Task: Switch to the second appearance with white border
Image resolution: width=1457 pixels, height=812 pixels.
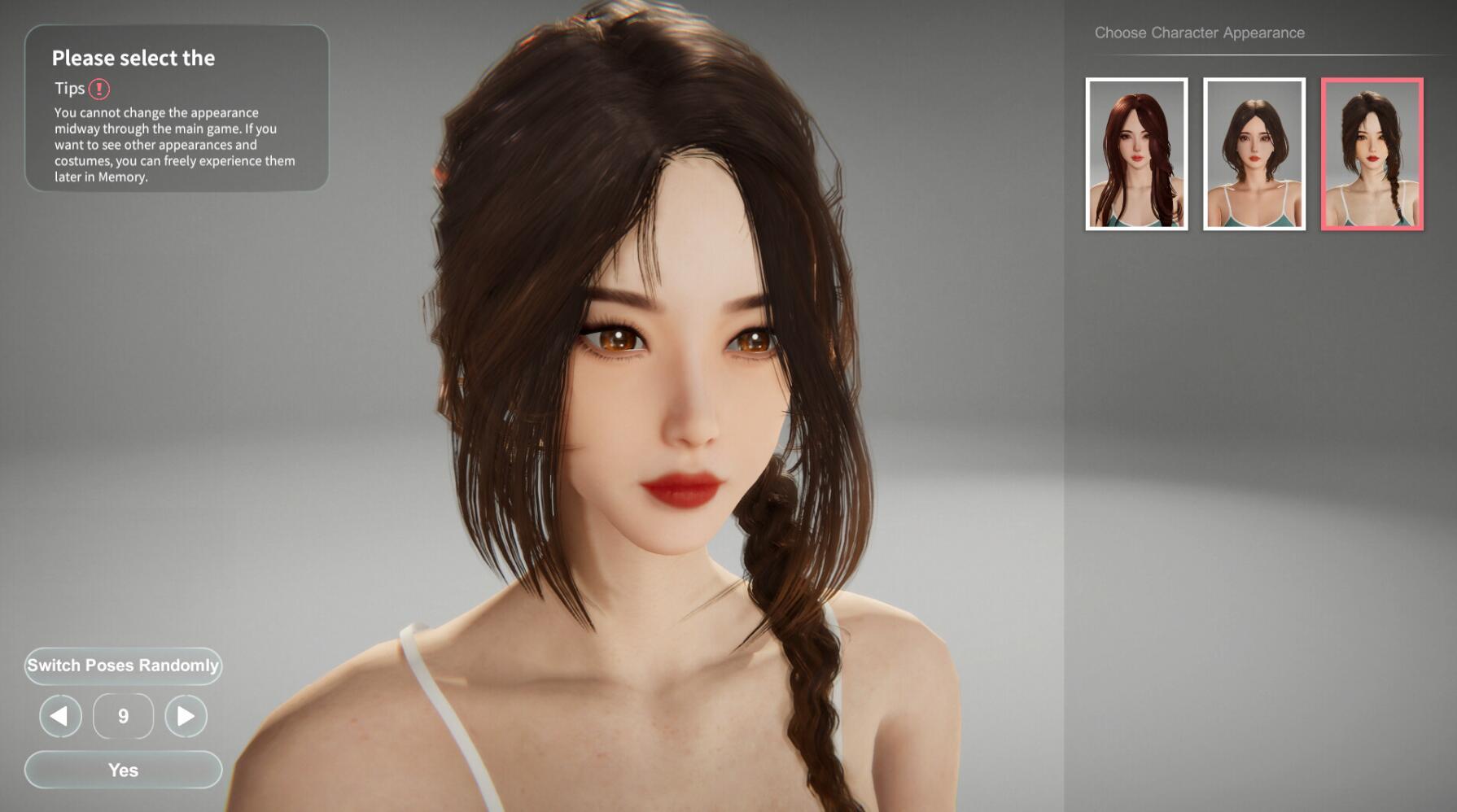Action: (x=1256, y=156)
